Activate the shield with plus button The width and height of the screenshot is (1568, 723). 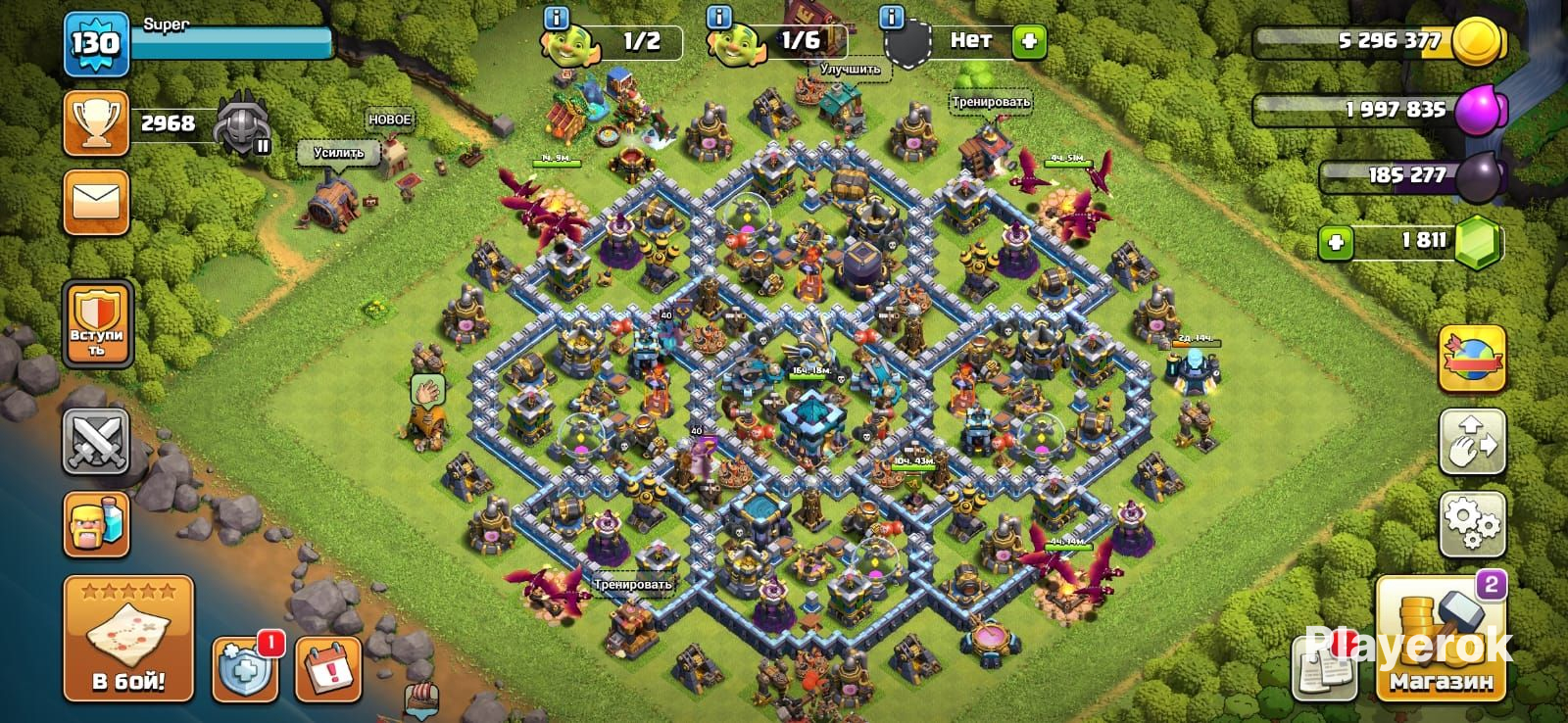245,669
